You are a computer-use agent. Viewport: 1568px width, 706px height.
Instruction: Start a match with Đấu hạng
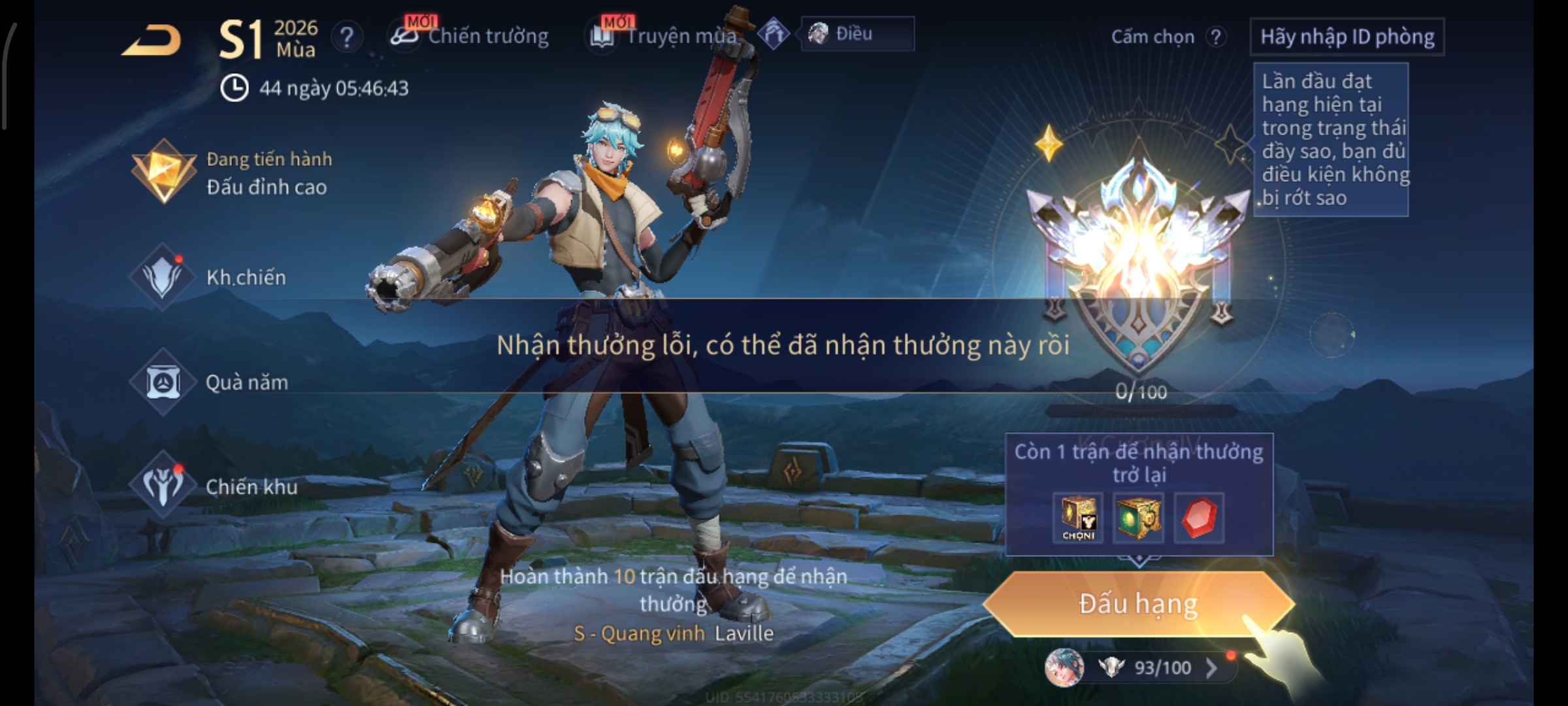coord(1137,604)
